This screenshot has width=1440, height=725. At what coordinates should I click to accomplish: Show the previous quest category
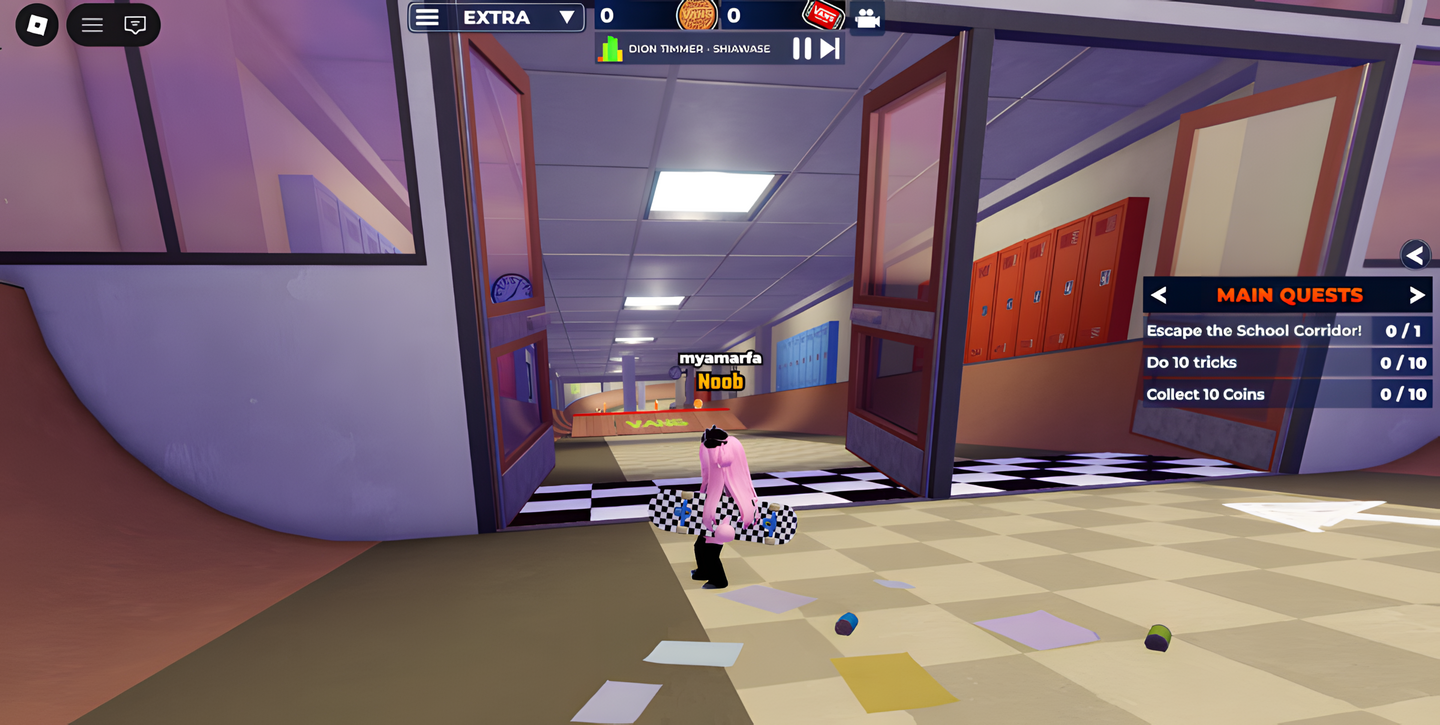(1159, 295)
